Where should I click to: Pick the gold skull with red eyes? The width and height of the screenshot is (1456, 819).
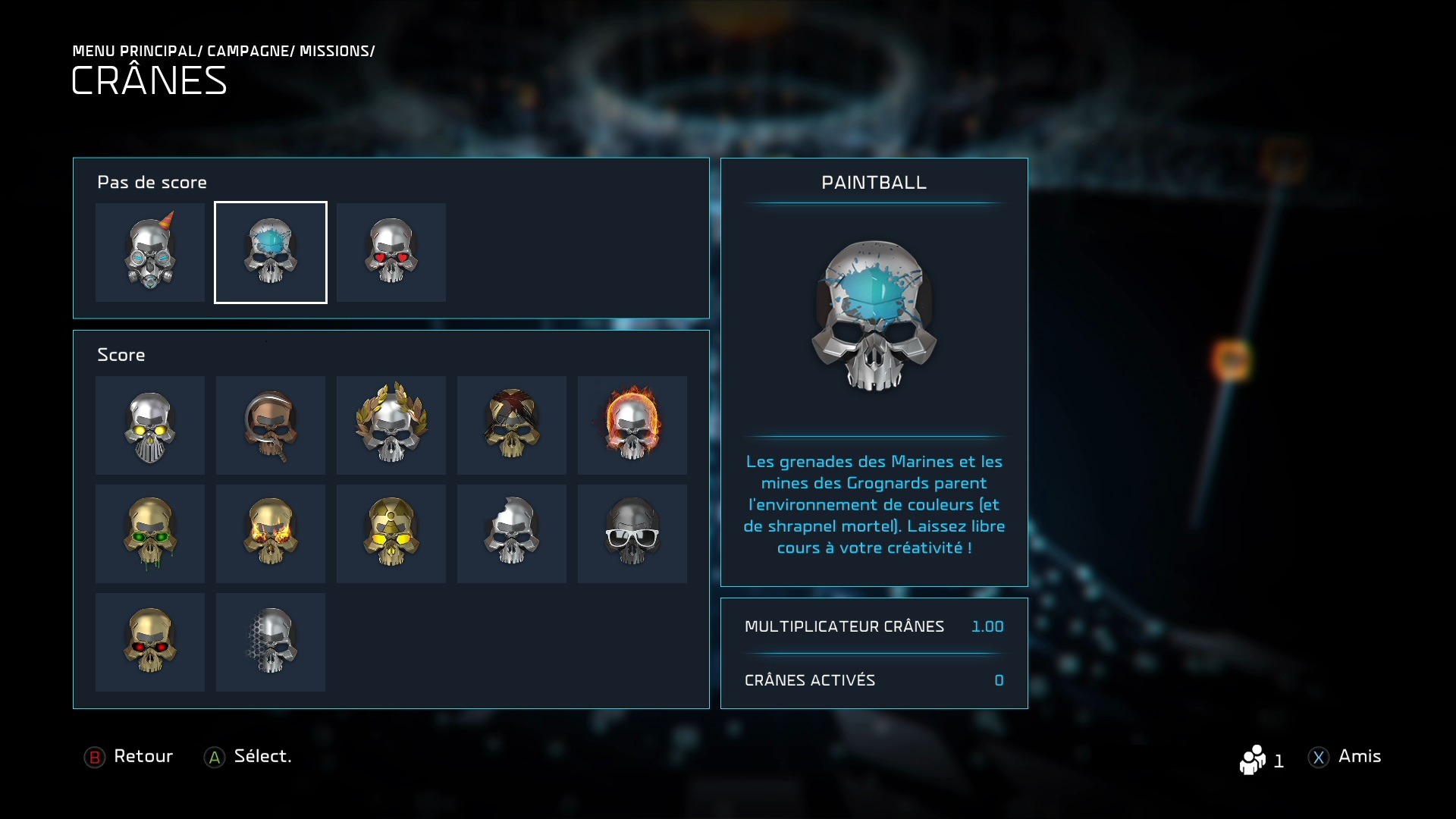(150, 642)
